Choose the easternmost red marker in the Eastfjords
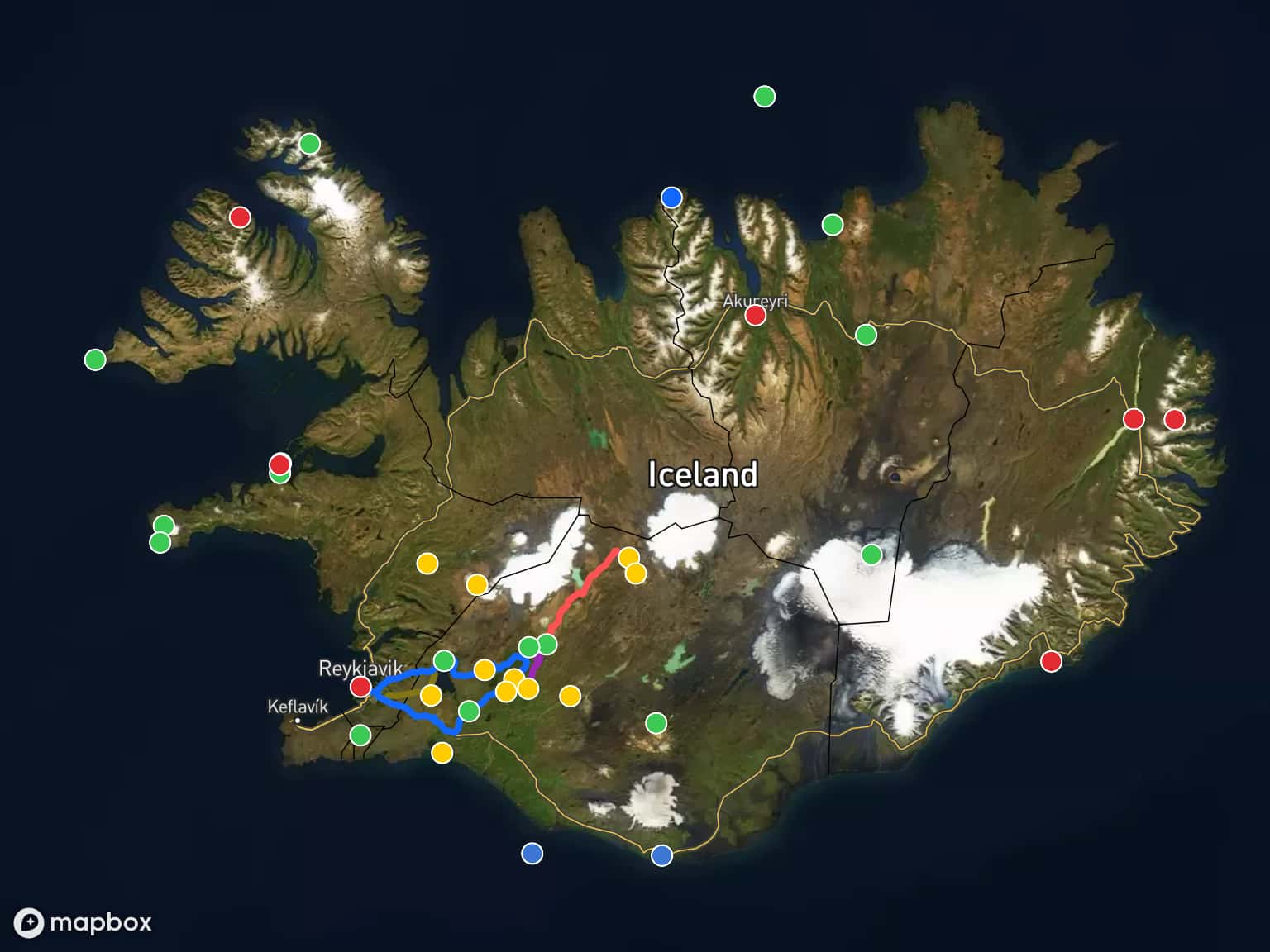This screenshot has height=952, width=1270. [x=1174, y=419]
